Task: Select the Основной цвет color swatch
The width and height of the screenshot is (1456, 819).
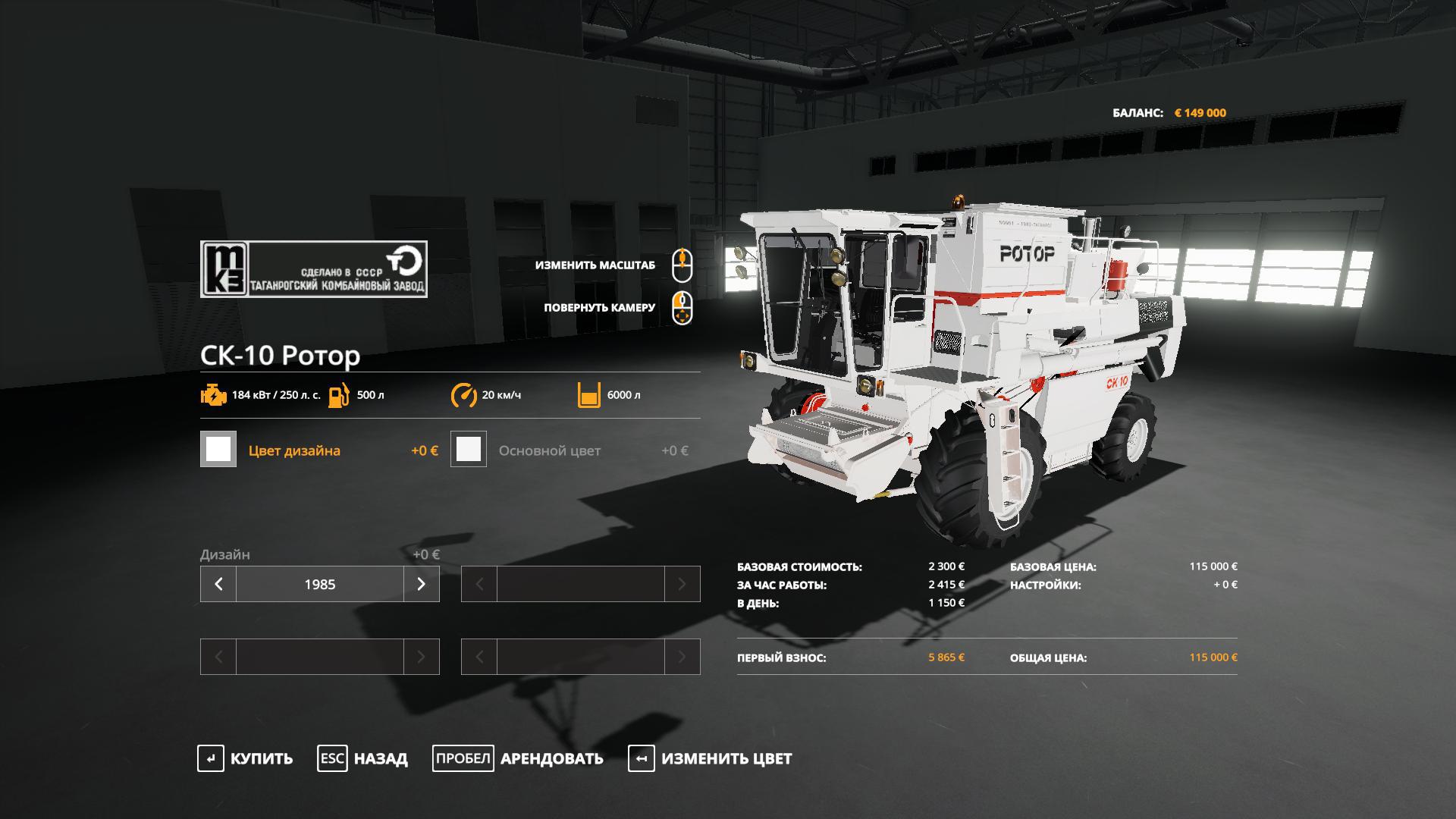Action: pos(469,450)
